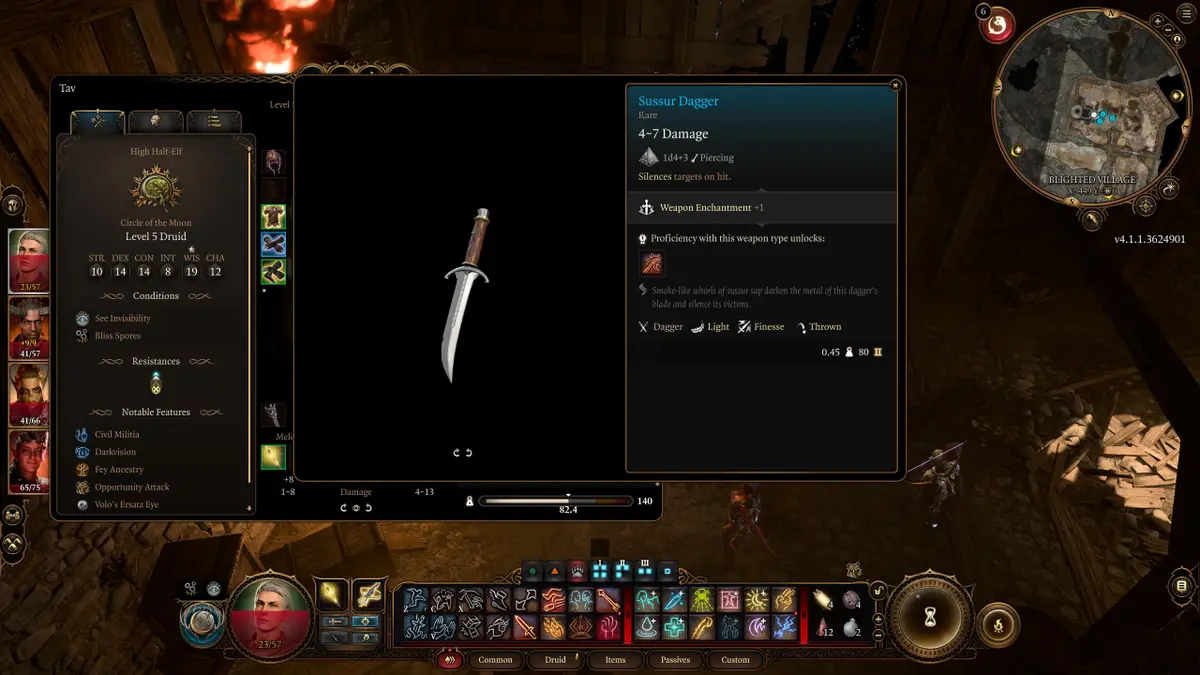
Task: Activate the campfire rest button
Action: (x=997, y=625)
